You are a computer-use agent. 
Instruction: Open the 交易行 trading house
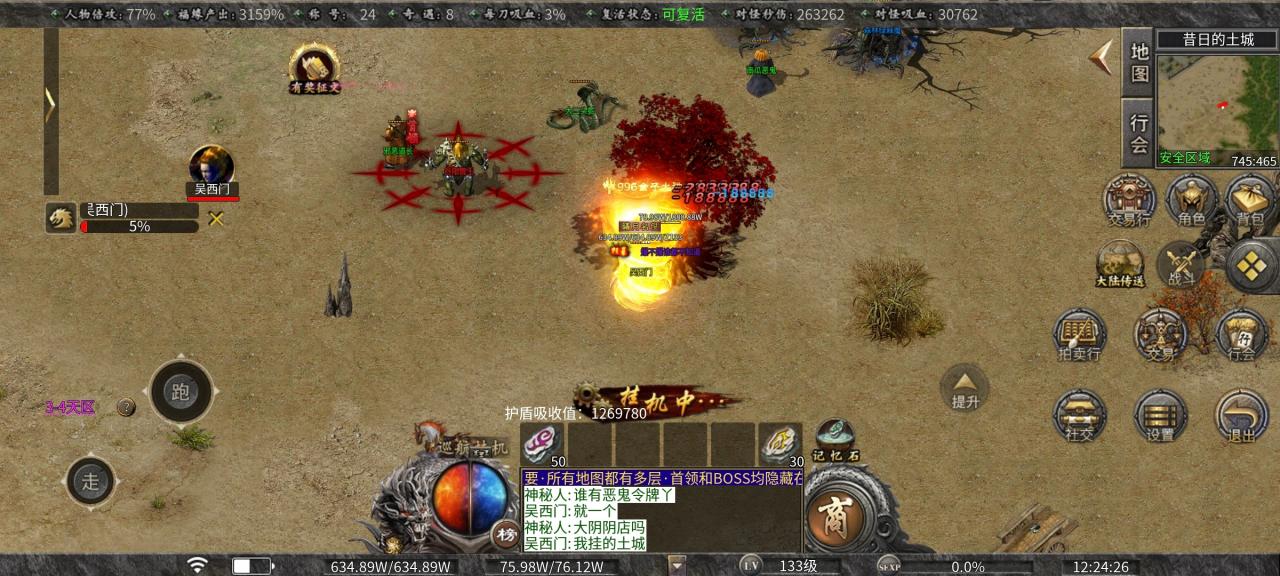(x=1129, y=200)
